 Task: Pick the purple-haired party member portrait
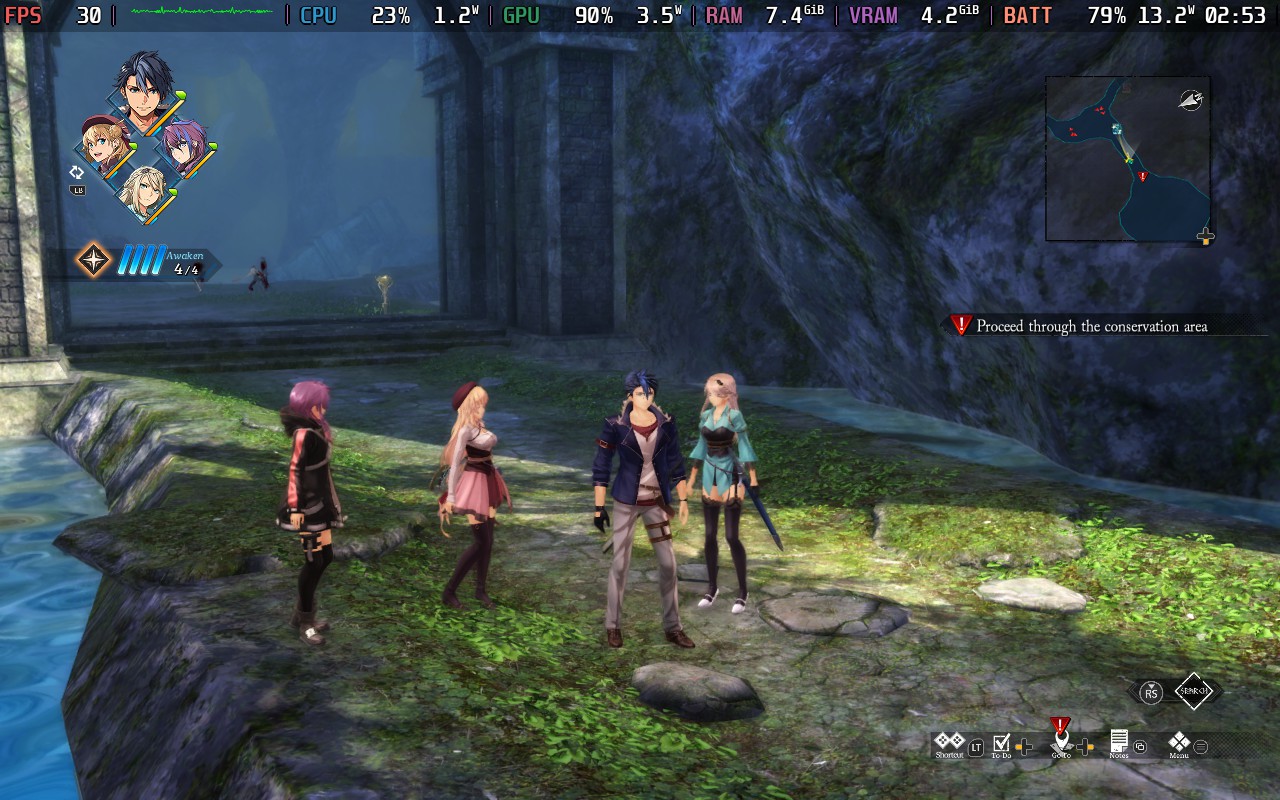point(184,144)
